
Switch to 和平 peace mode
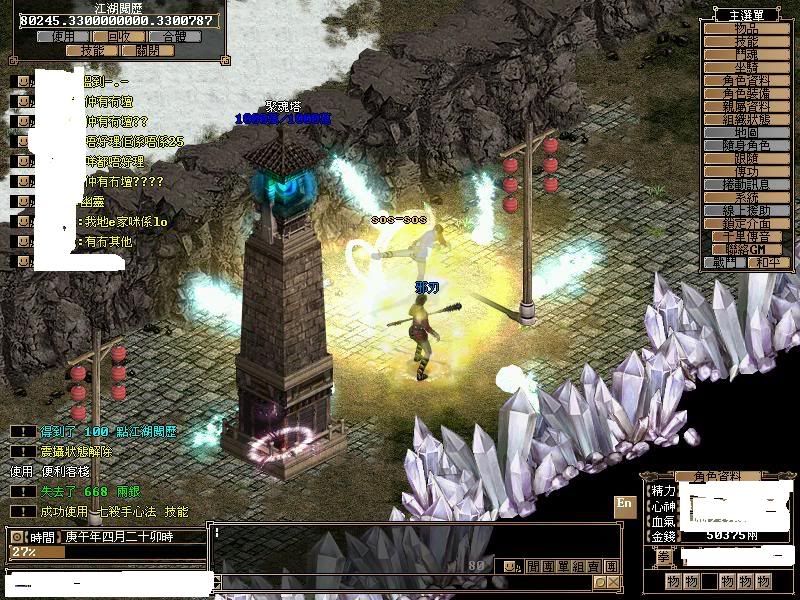[x=768, y=263]
